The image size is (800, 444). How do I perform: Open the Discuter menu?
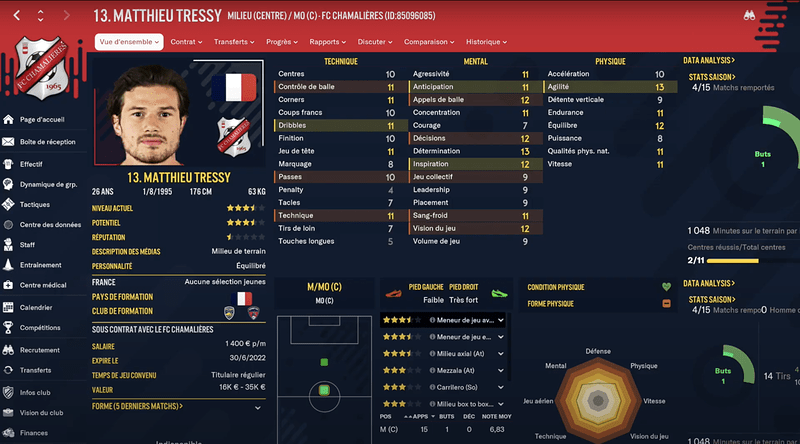376,42
